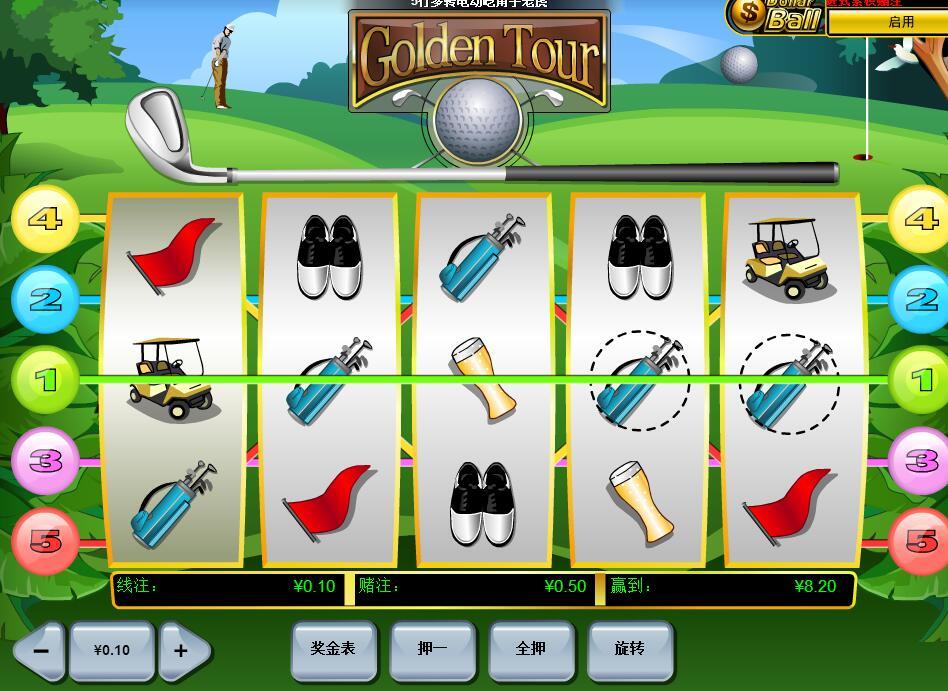The image size is (948, 691).
Task: Increase the line bet with the plus button
Action: [182, 650]
